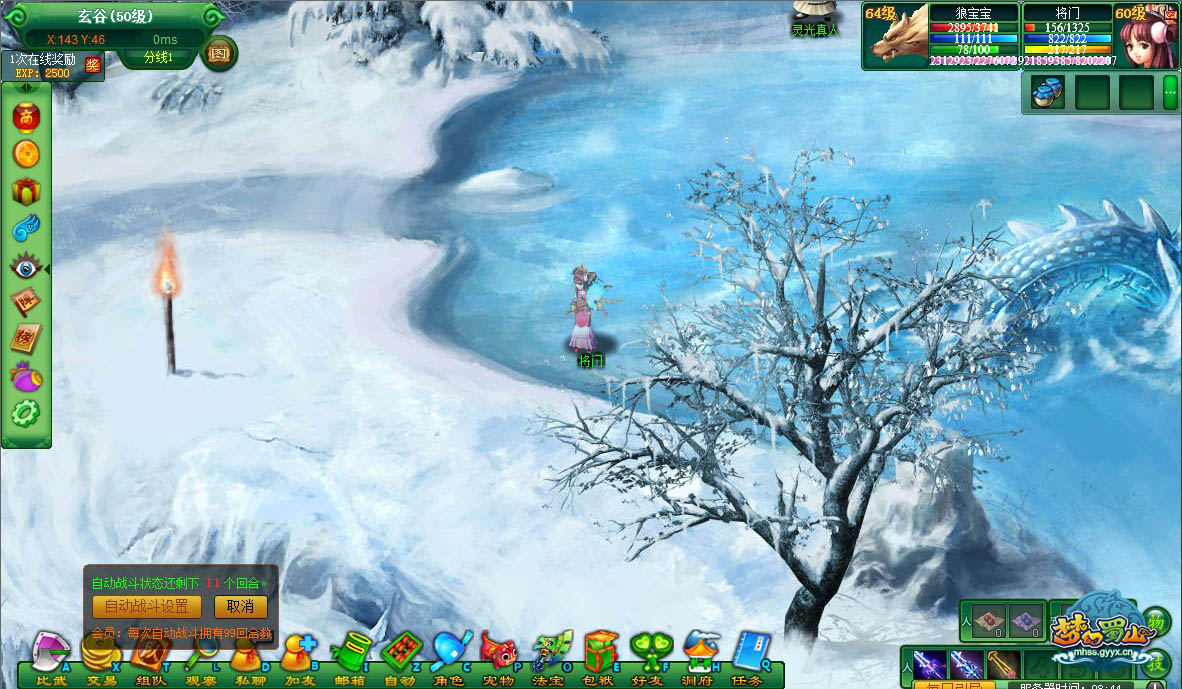
Task: Claim the 奖 online reward
Action: (92, 66)
